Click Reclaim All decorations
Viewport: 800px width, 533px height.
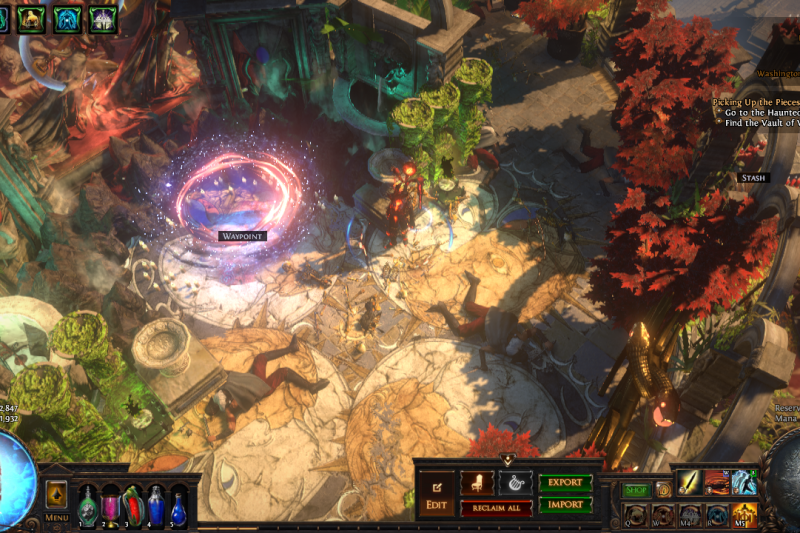(x=496, y=508)
